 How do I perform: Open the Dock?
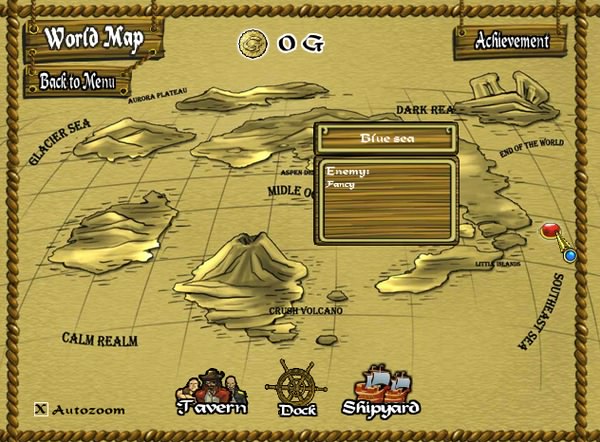(x=295, y=388)
